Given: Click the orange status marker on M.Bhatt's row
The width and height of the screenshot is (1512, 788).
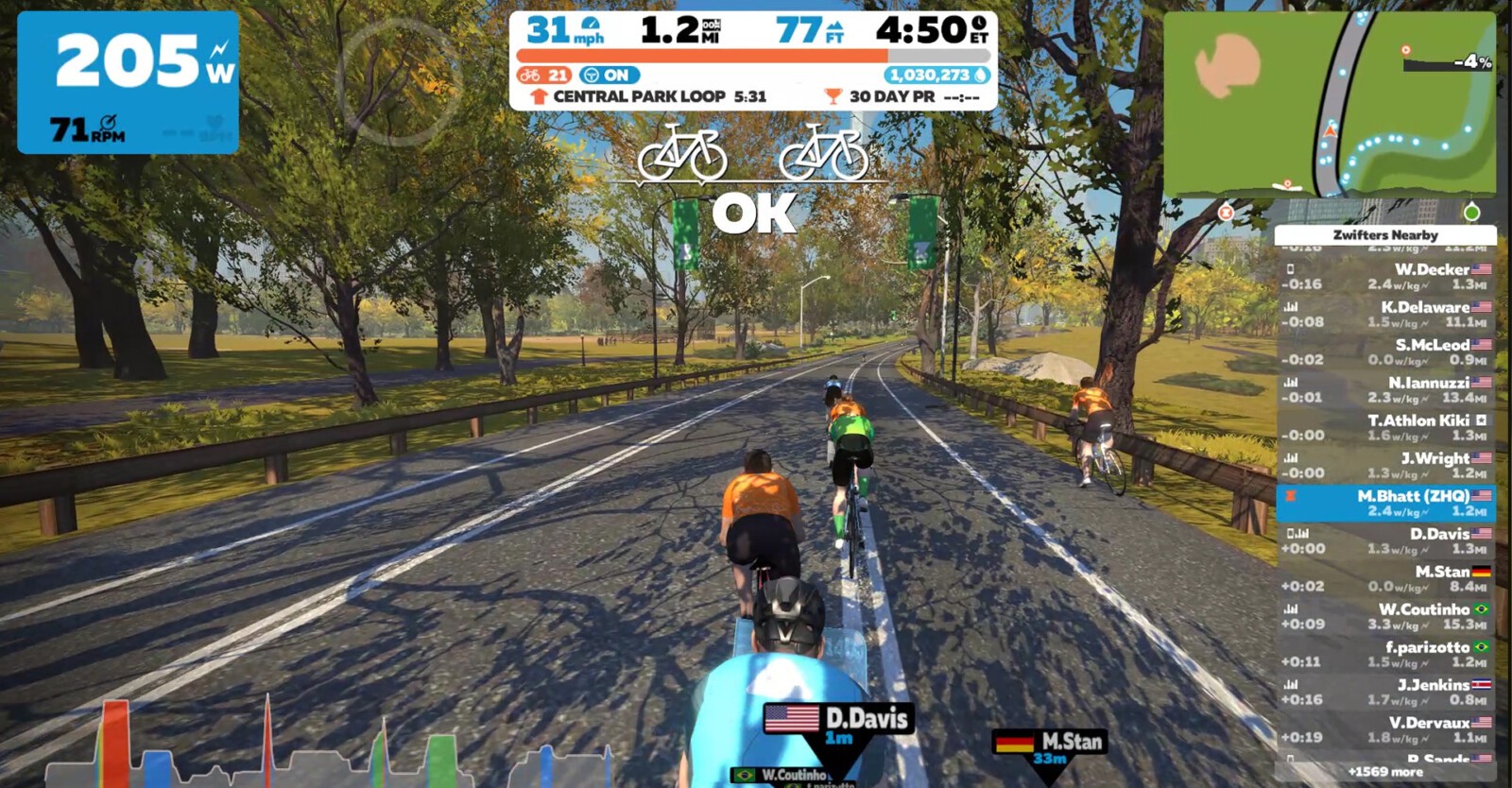Looking at the screenshot, I should coord(1291,496).
